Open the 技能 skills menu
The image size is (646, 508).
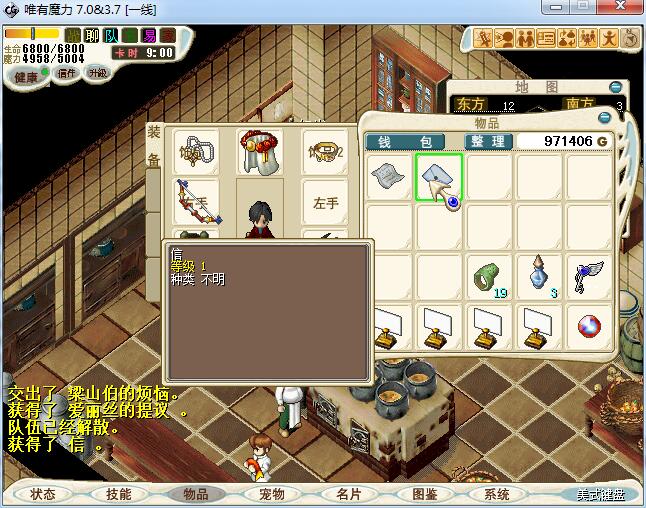tap(118, 494)
